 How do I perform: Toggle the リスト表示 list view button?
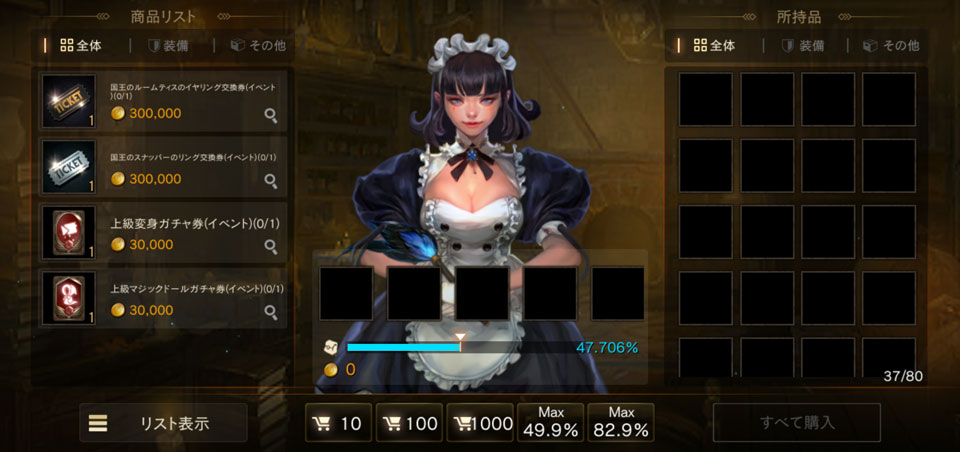point(163,423)
